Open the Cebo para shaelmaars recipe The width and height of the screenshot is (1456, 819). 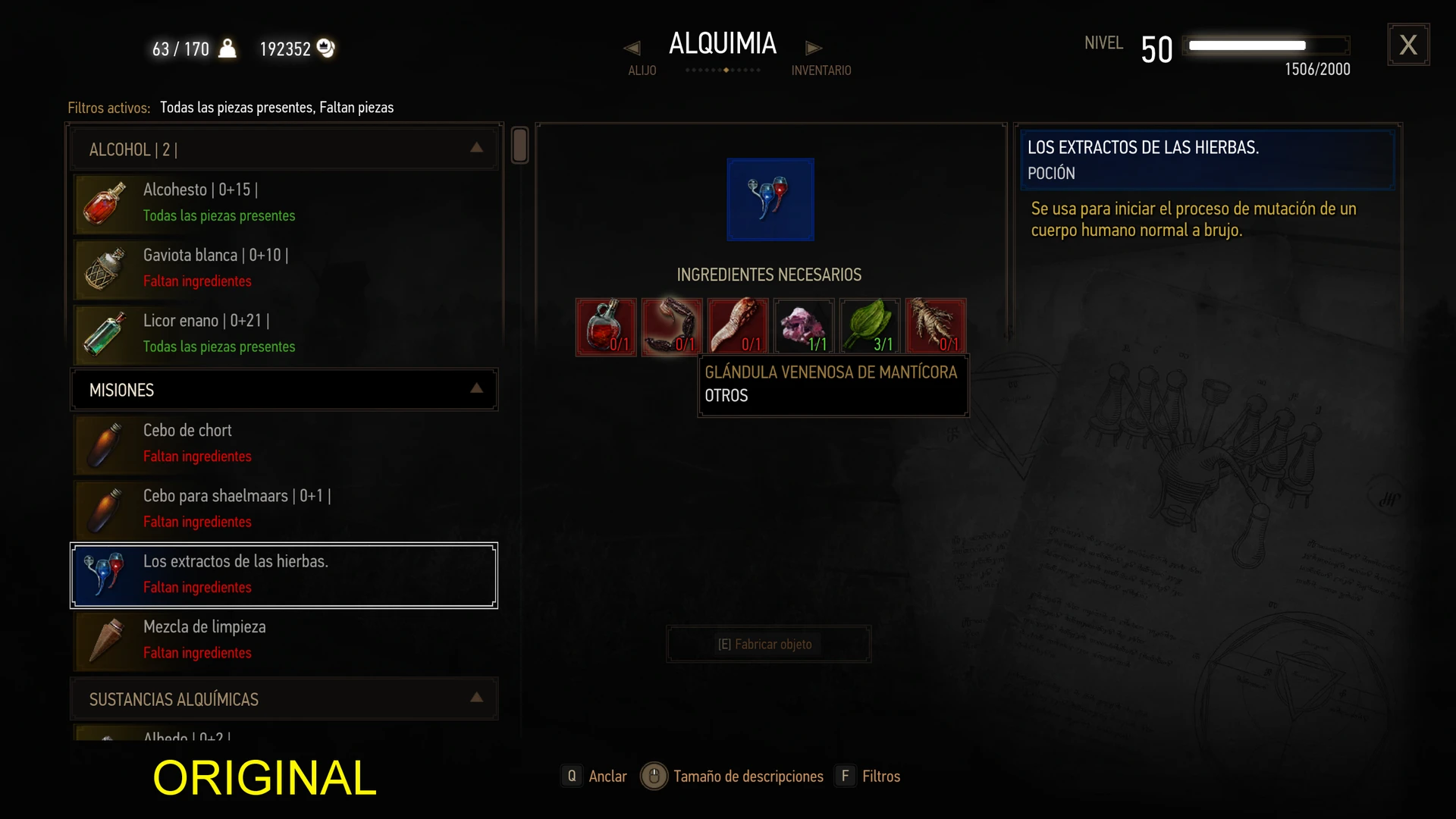click(285, 509)
